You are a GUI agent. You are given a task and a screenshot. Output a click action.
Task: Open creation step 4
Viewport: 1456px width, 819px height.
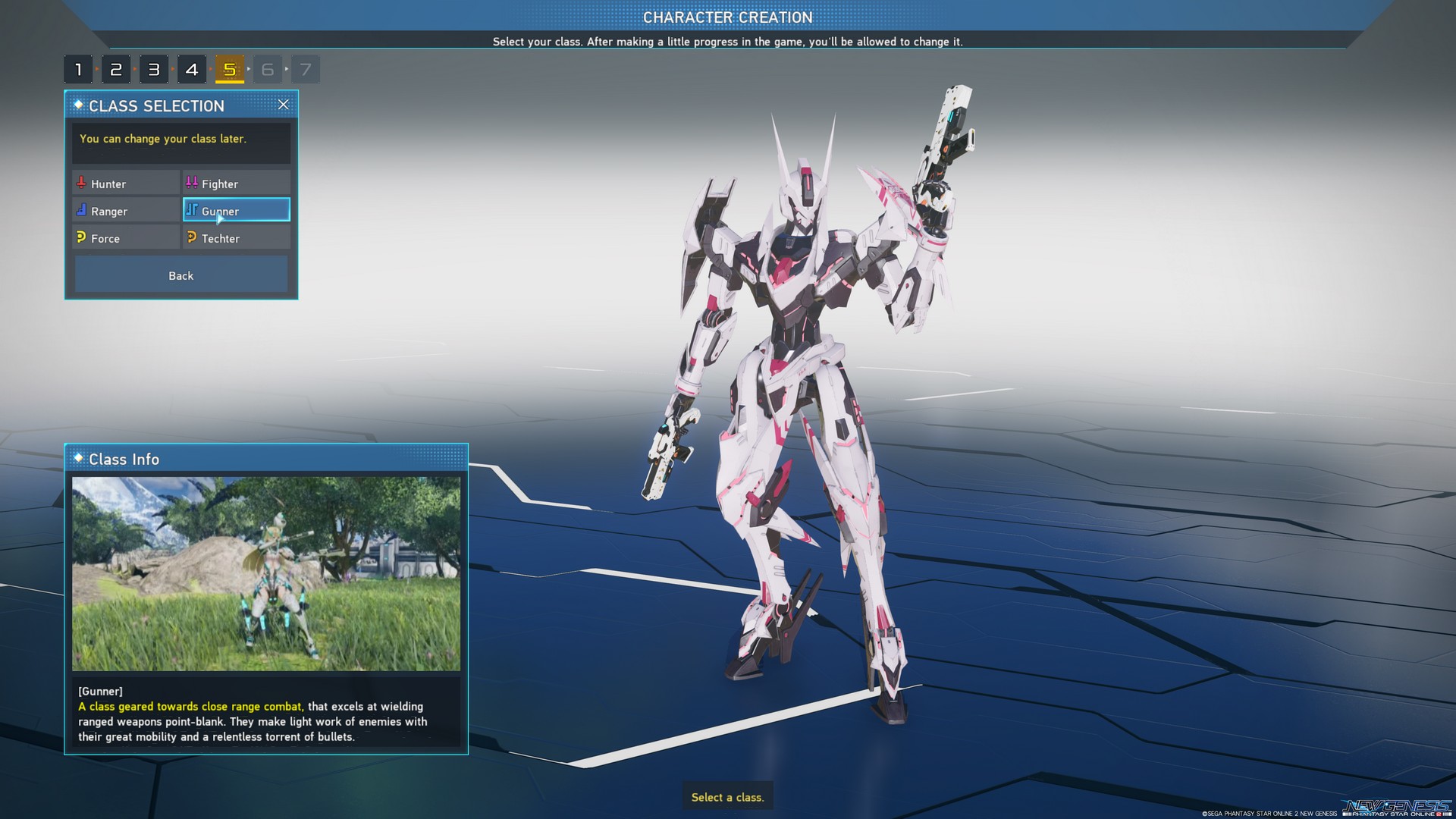click(192, 68)
